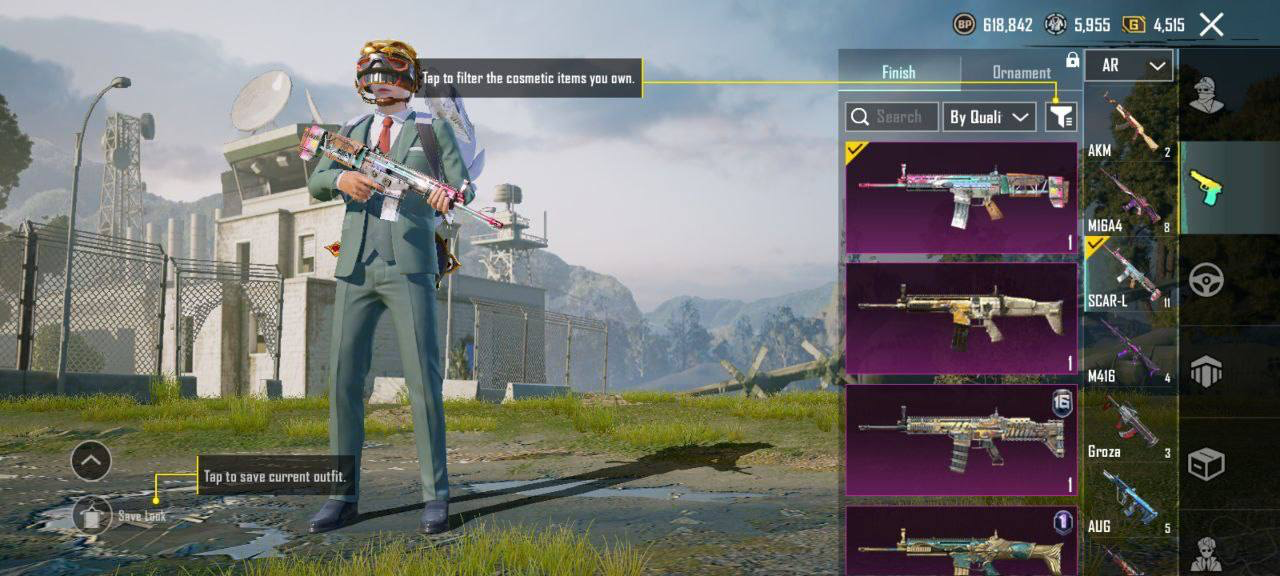Select the SCAR-L finish with 16 badge
The height and width of the screenshot is (576, 1280).
click(961, 440)
